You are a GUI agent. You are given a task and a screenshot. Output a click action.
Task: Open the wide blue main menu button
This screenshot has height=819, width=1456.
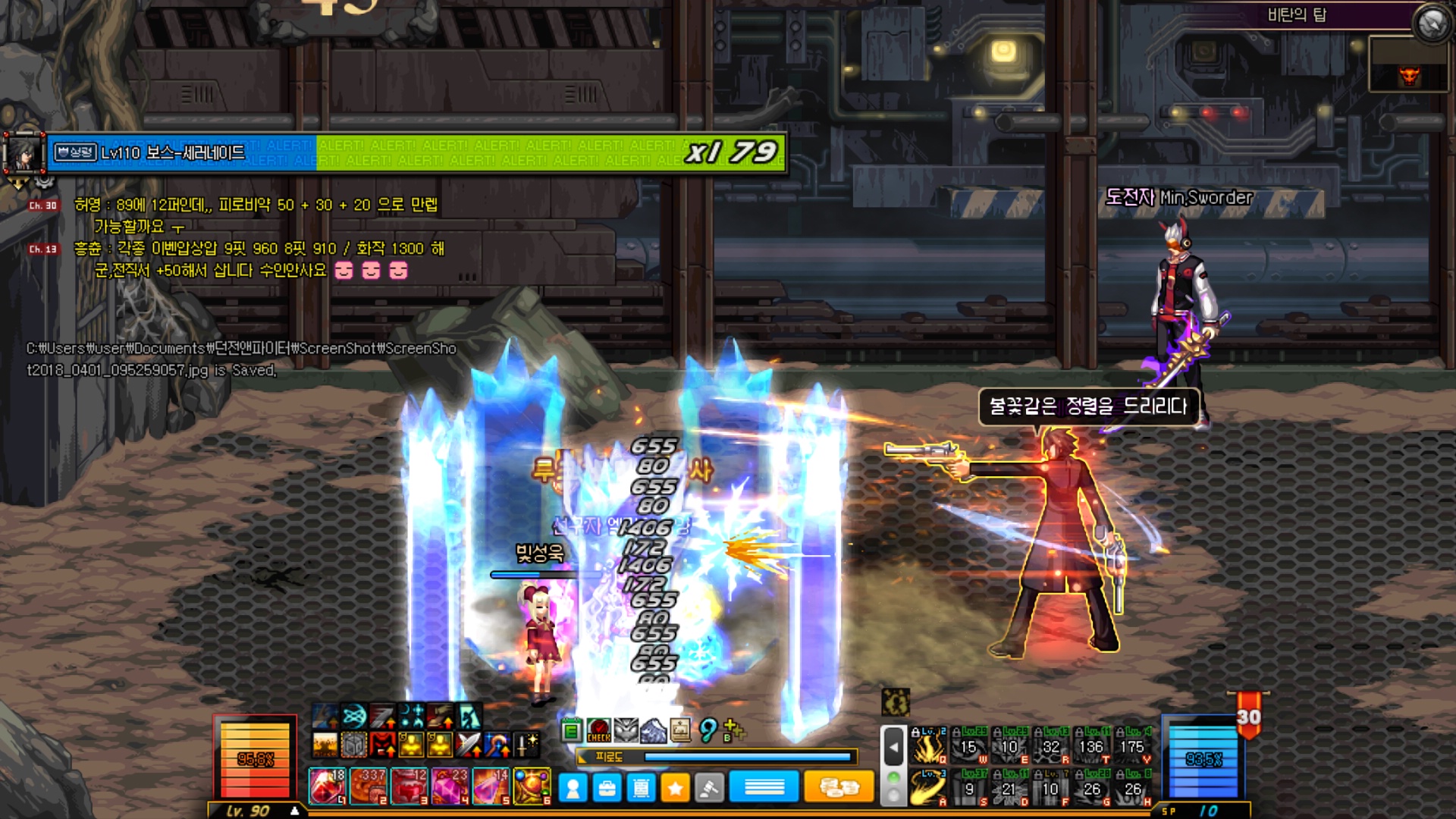[764, 788]
